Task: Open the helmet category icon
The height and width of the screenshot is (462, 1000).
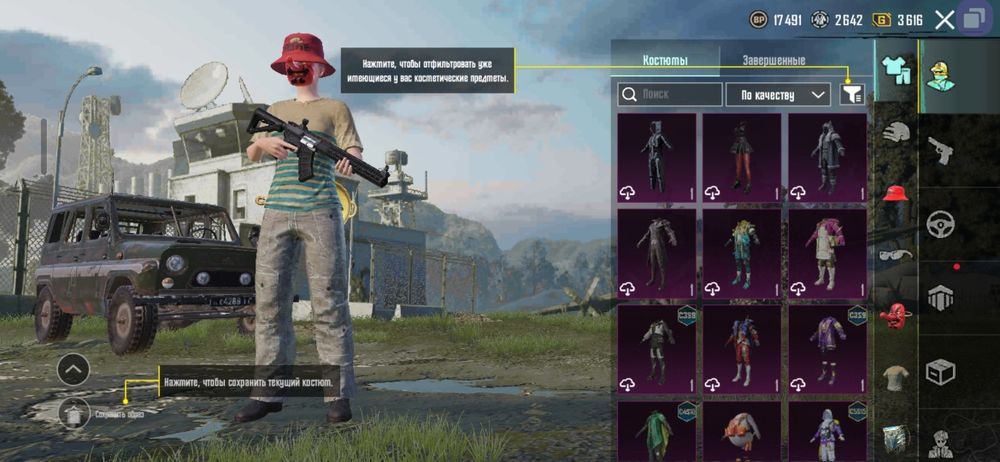Action: 896,131
